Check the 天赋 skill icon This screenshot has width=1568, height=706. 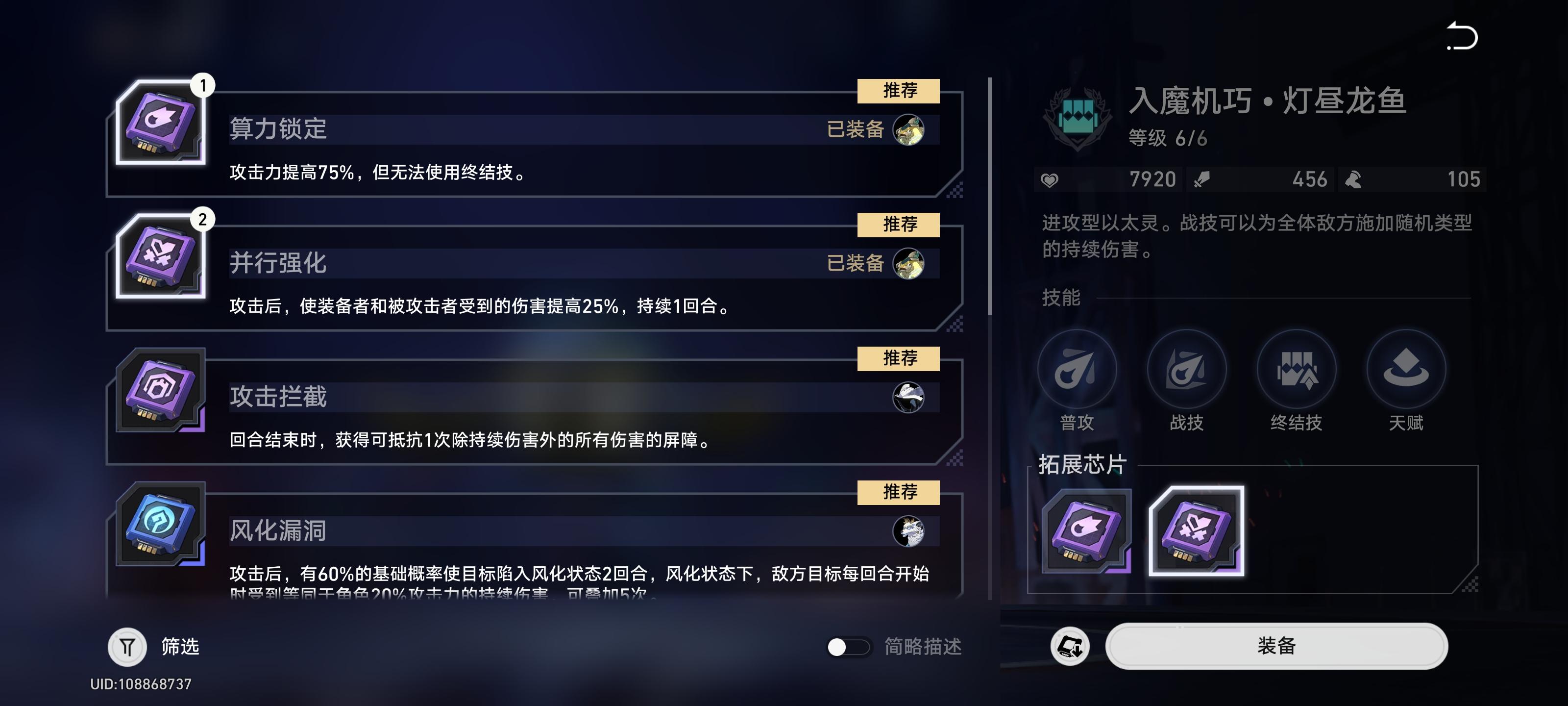point(1404,369)
